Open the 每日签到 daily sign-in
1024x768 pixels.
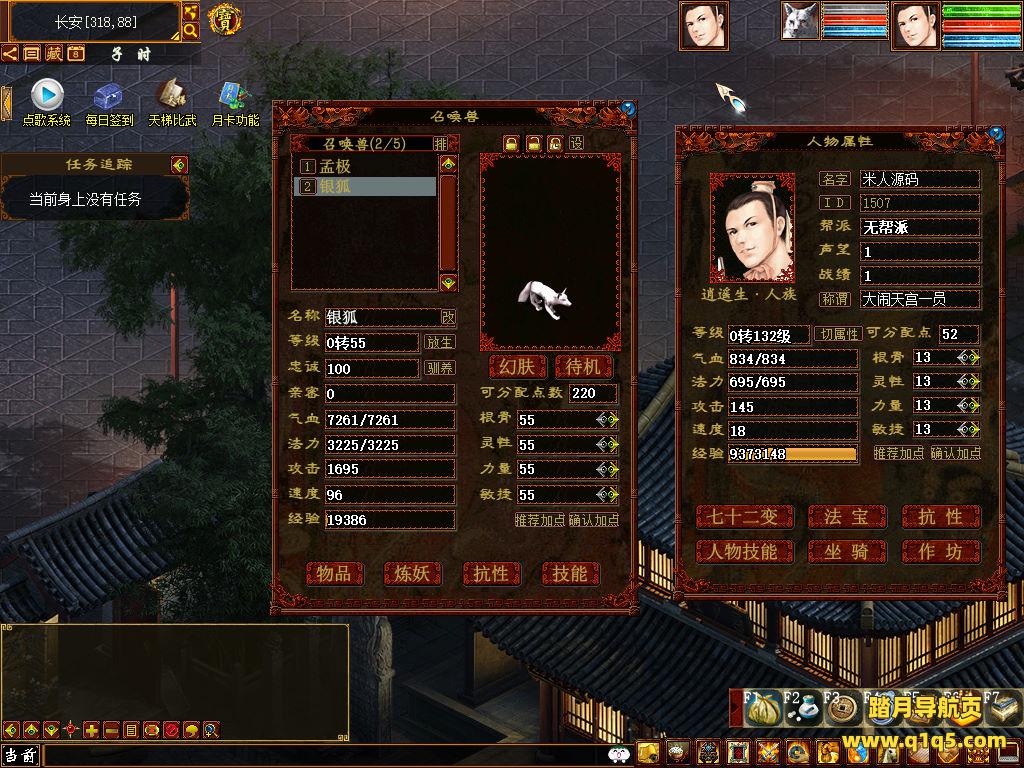point(109,103)
